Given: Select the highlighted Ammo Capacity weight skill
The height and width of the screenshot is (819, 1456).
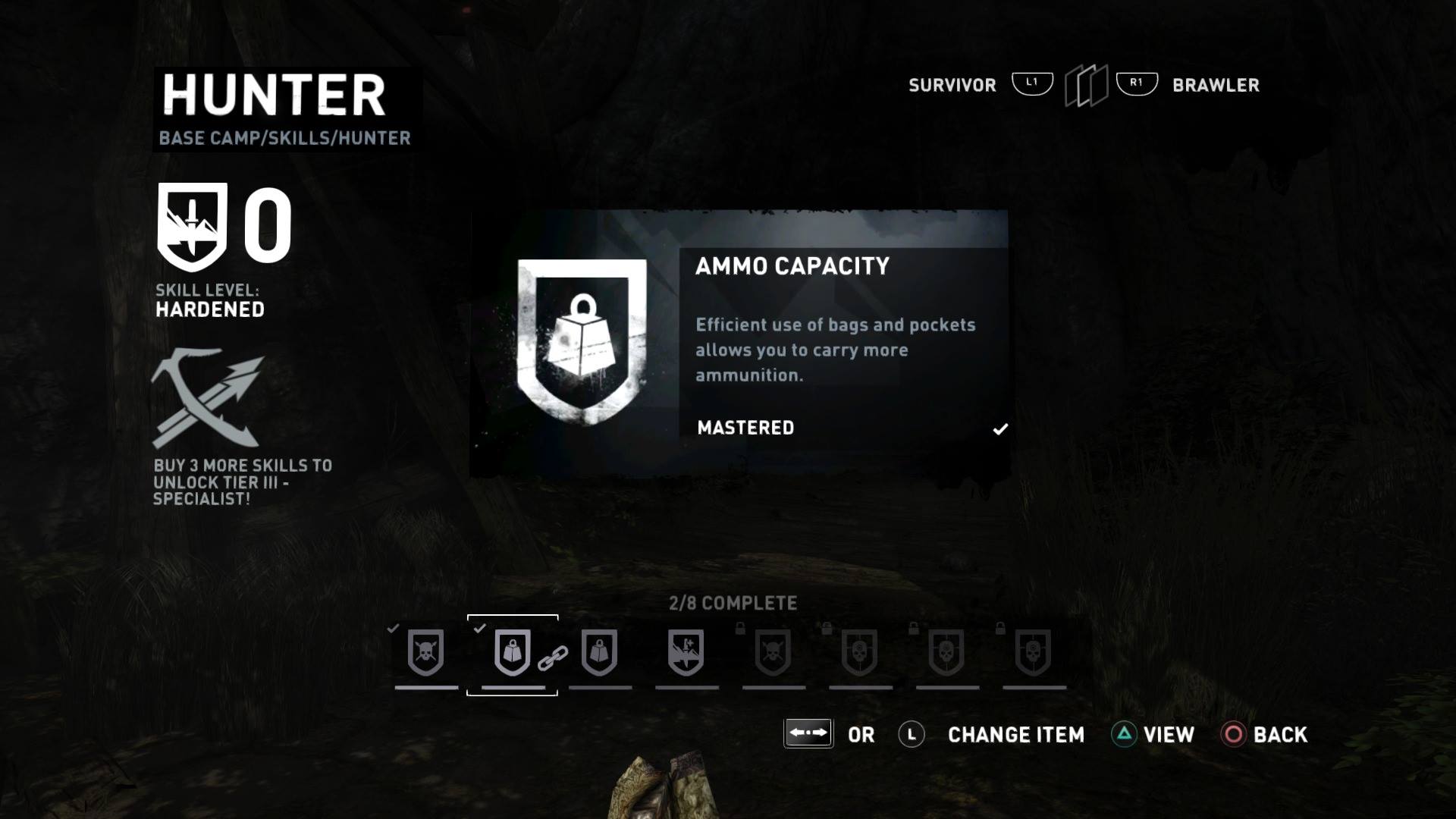Looking at the screenshot, I should [512, 652].
